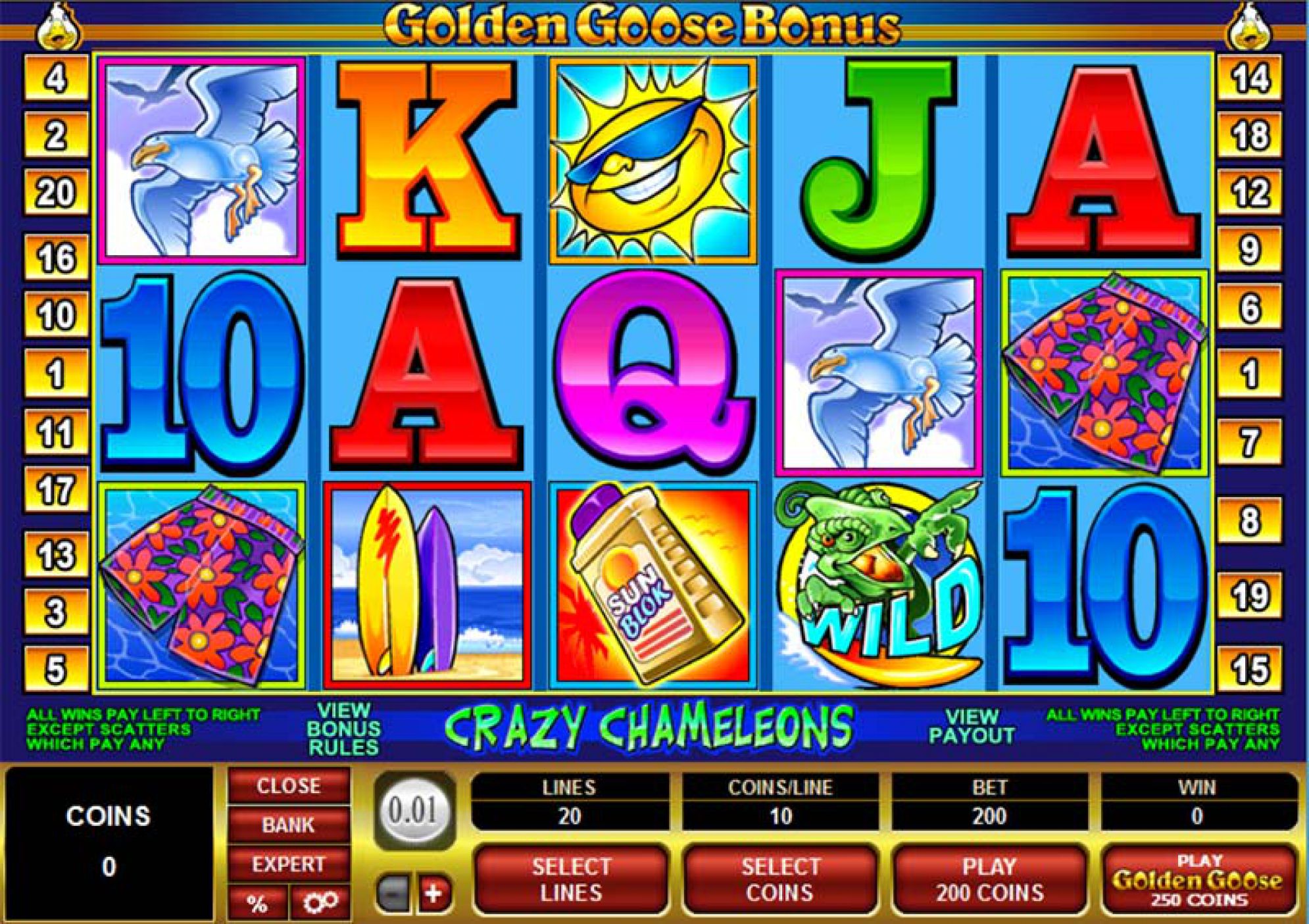Choose SELECT COINS

pyautogui.click(x=780, y=879)
